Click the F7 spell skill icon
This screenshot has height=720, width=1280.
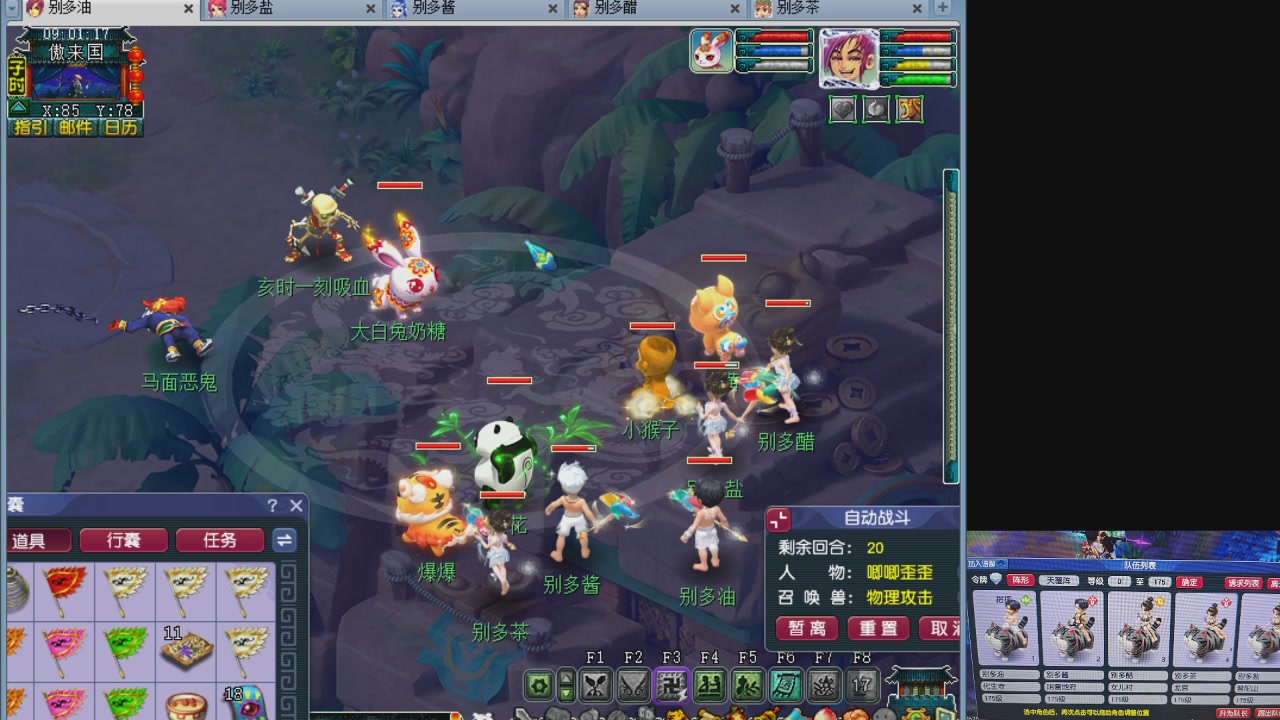[823, 685]
